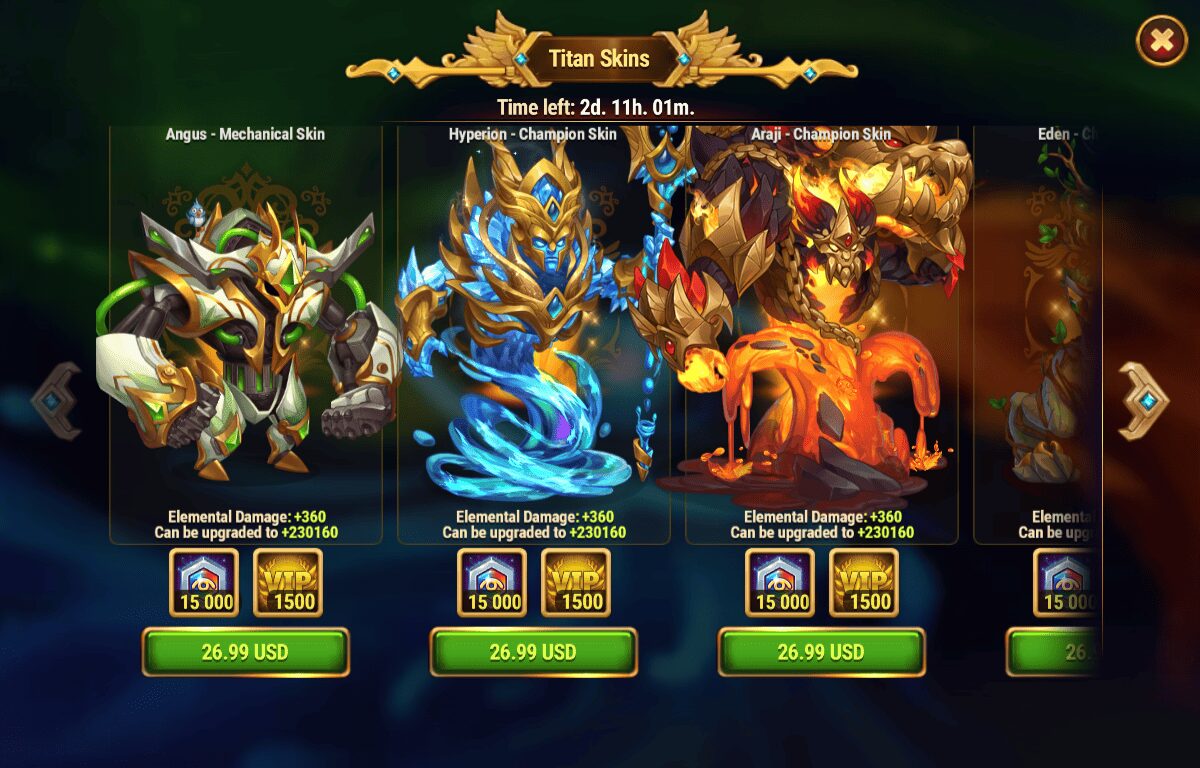Select the partially visible Eden skin card

[1040, 330]
